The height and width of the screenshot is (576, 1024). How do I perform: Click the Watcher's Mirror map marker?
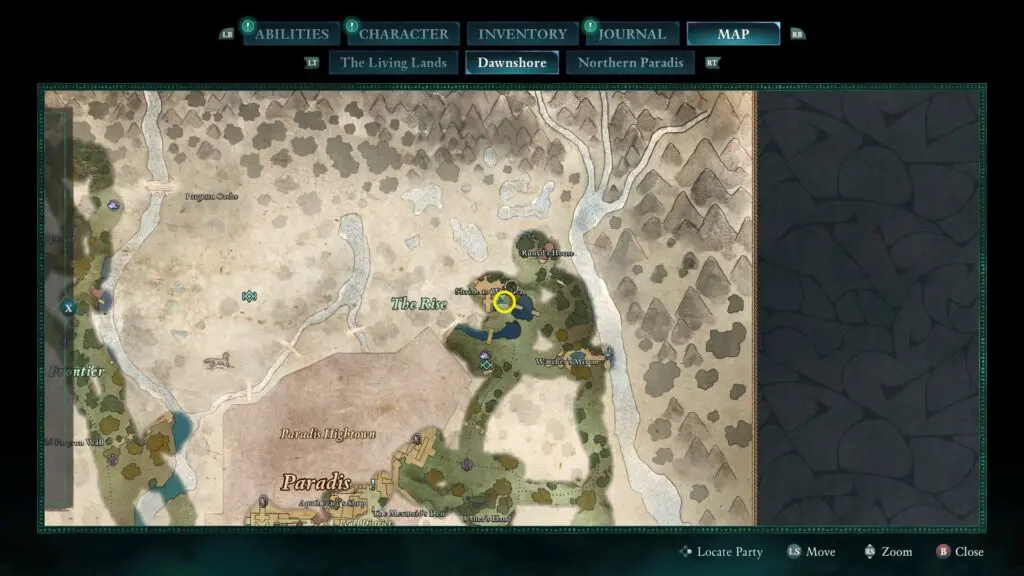(x=607, y=354)
